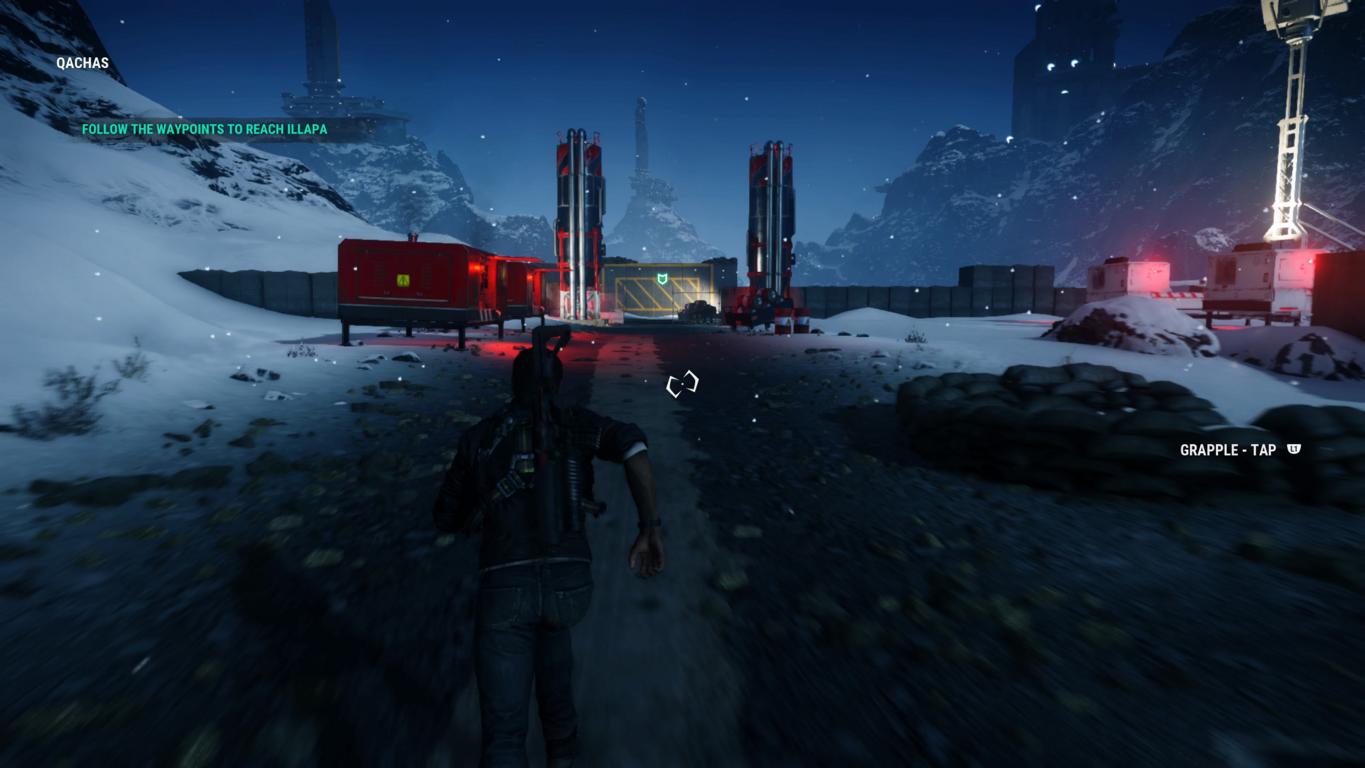Select the Follow the Waypoints objective tracker

tap(204, 129)
